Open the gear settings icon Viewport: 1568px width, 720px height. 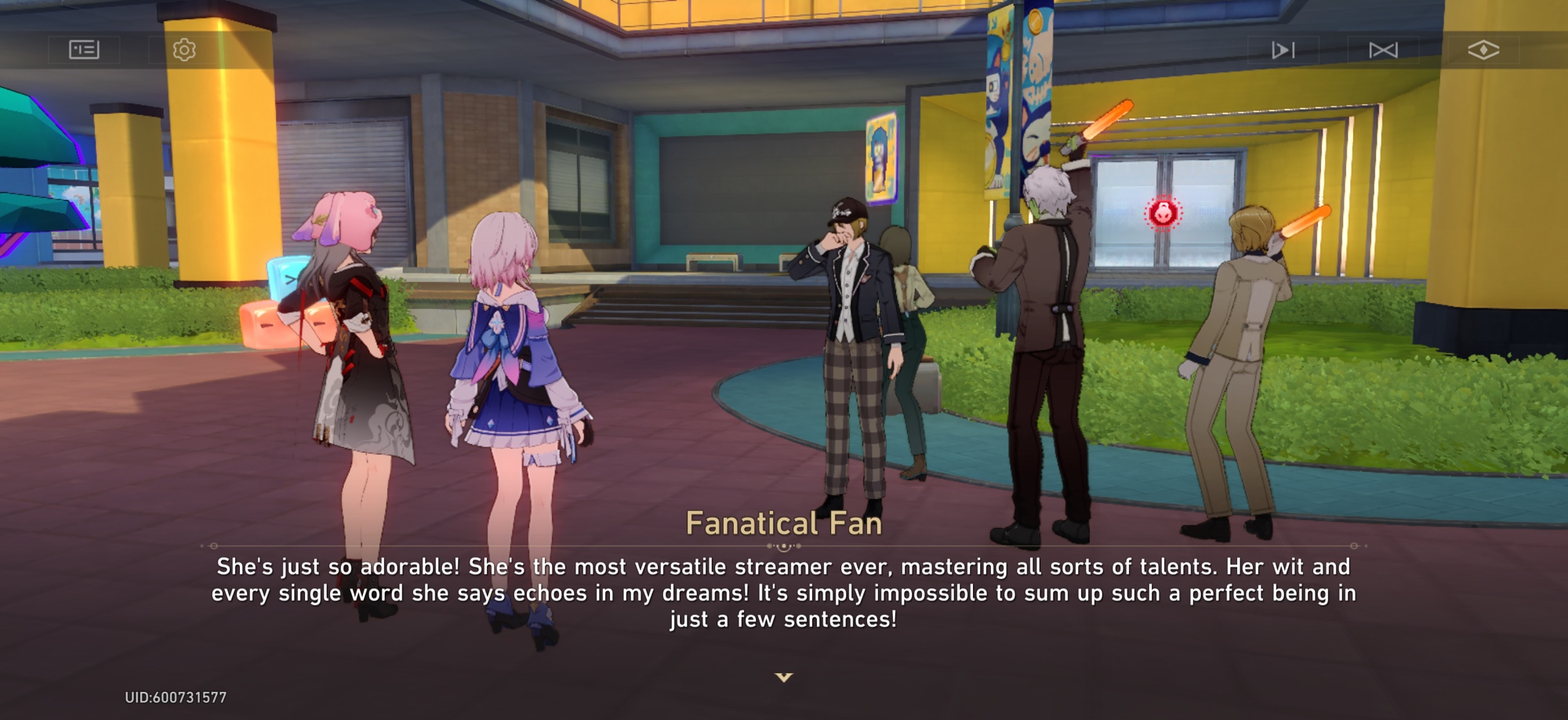point(184,50)
